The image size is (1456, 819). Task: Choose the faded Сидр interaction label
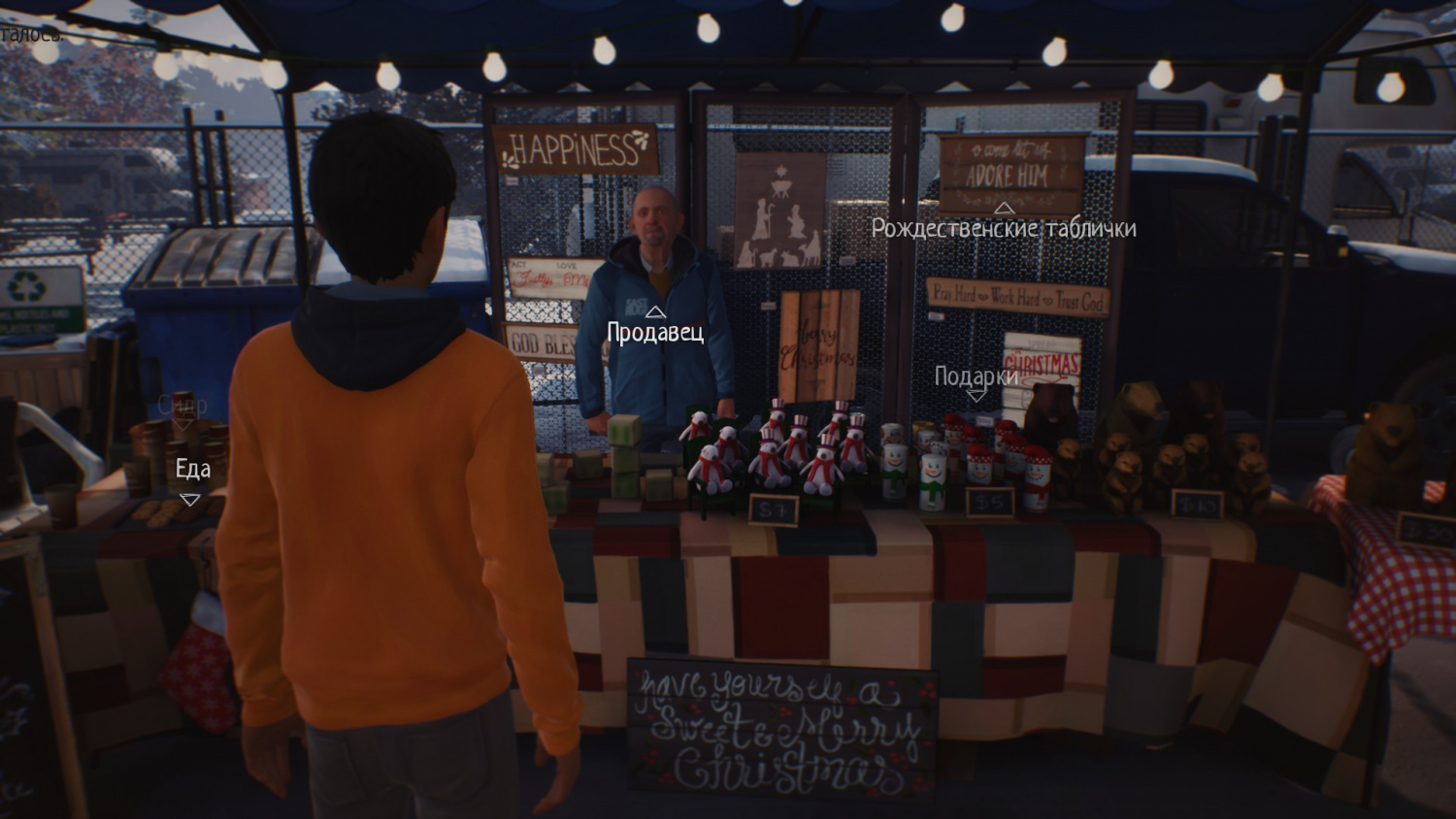pyautogui.click(x=182, y=405)
